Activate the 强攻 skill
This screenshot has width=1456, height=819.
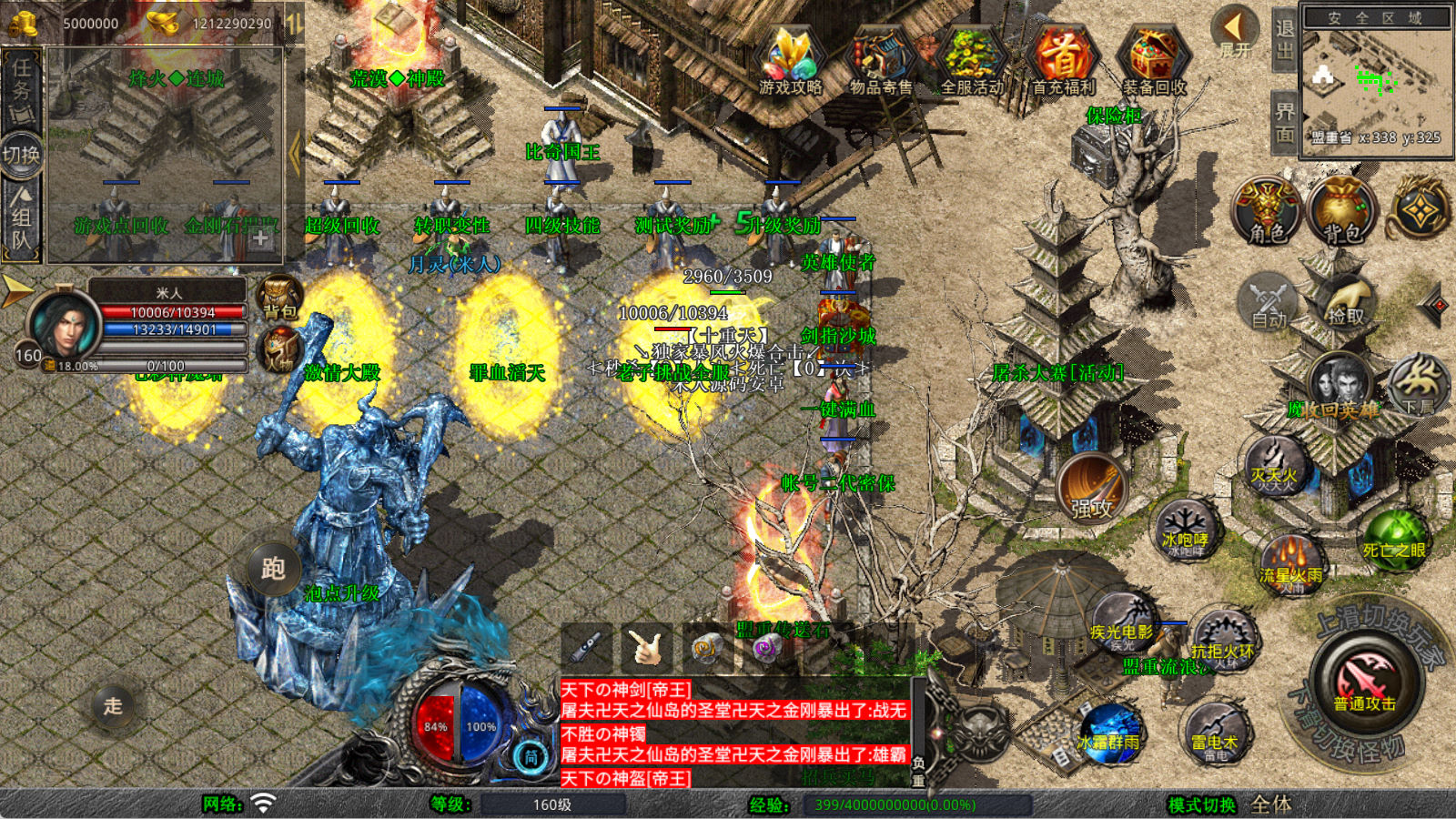pos(1091,488)
